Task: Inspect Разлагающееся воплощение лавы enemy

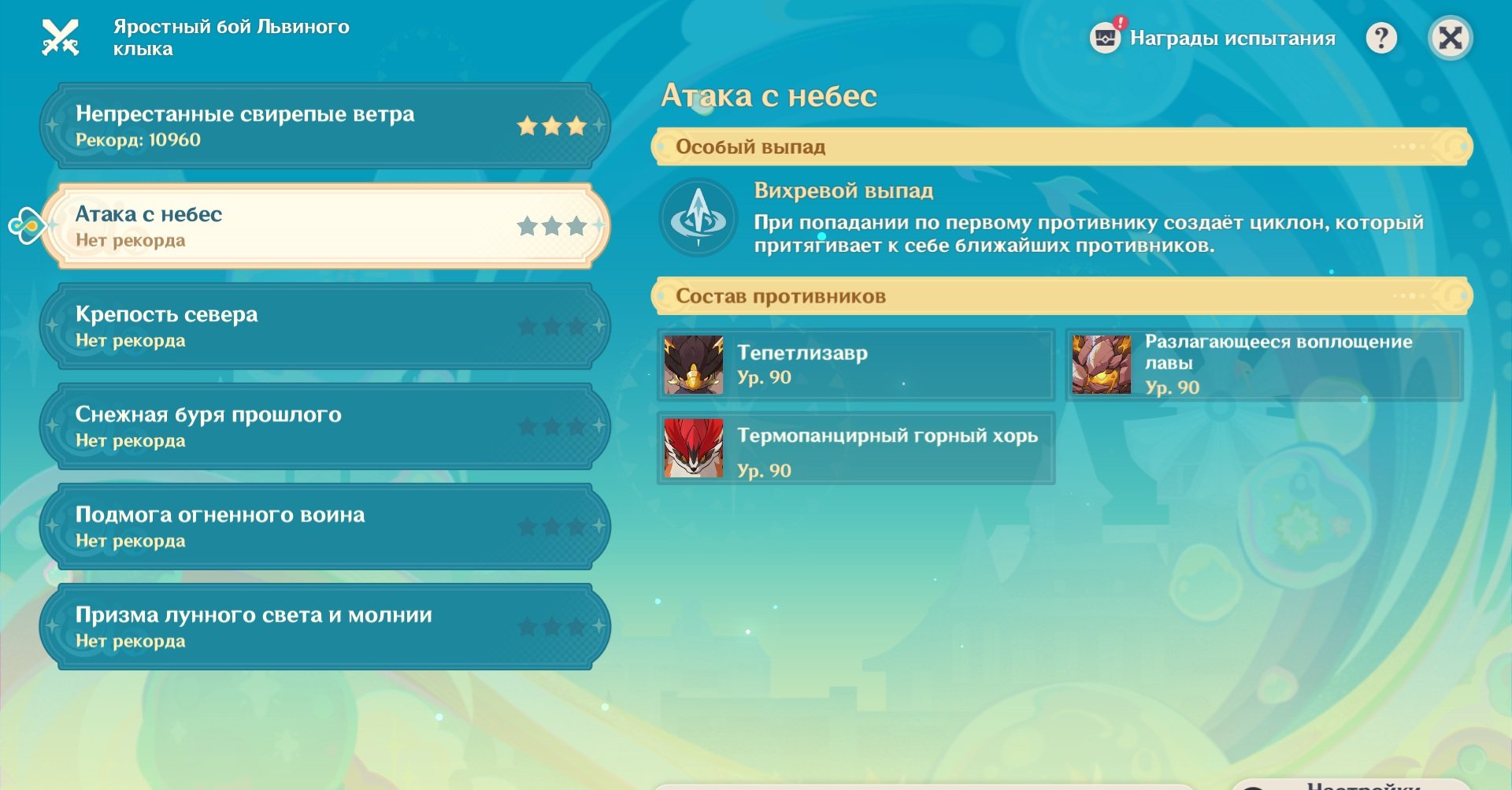Action: pos(1264,365)
